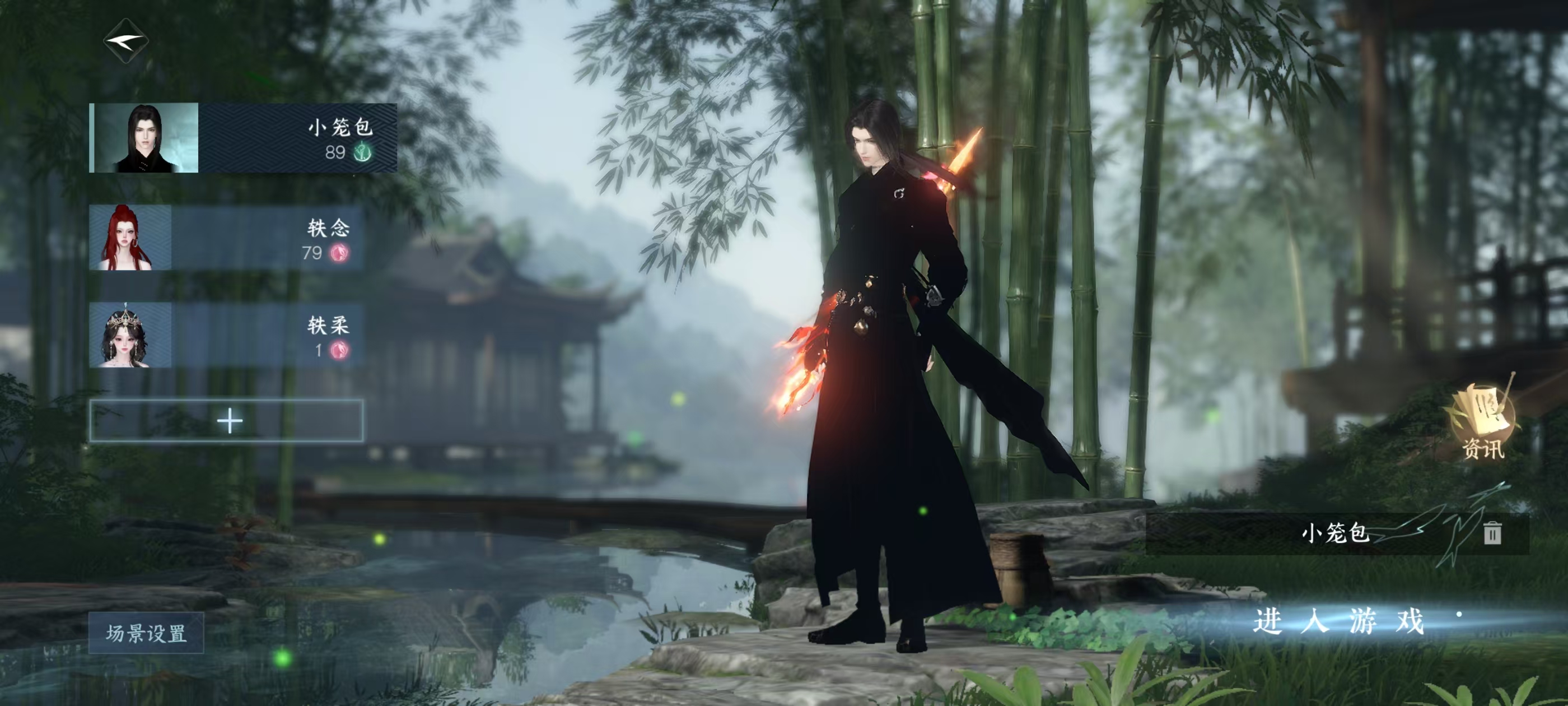Open 场景设置 scene settings
Viewport: 1568px width, 706px height.
click(146, 633)
